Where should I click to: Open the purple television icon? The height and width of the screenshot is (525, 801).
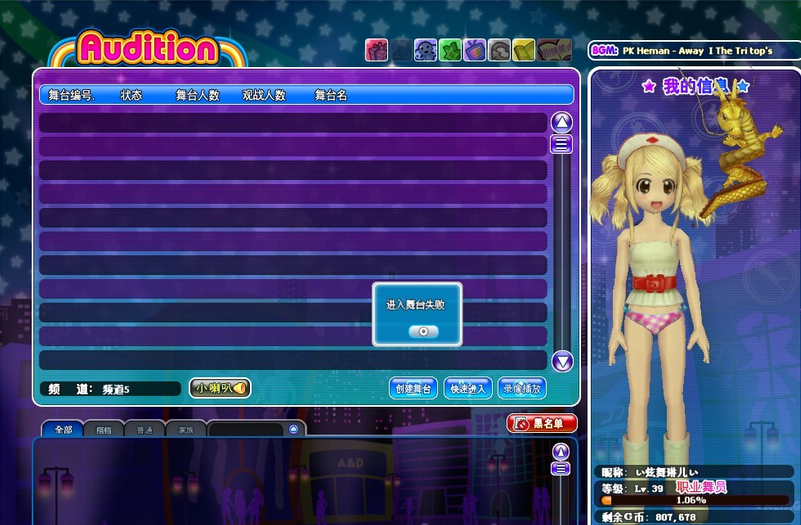click(x=475, y=50)
